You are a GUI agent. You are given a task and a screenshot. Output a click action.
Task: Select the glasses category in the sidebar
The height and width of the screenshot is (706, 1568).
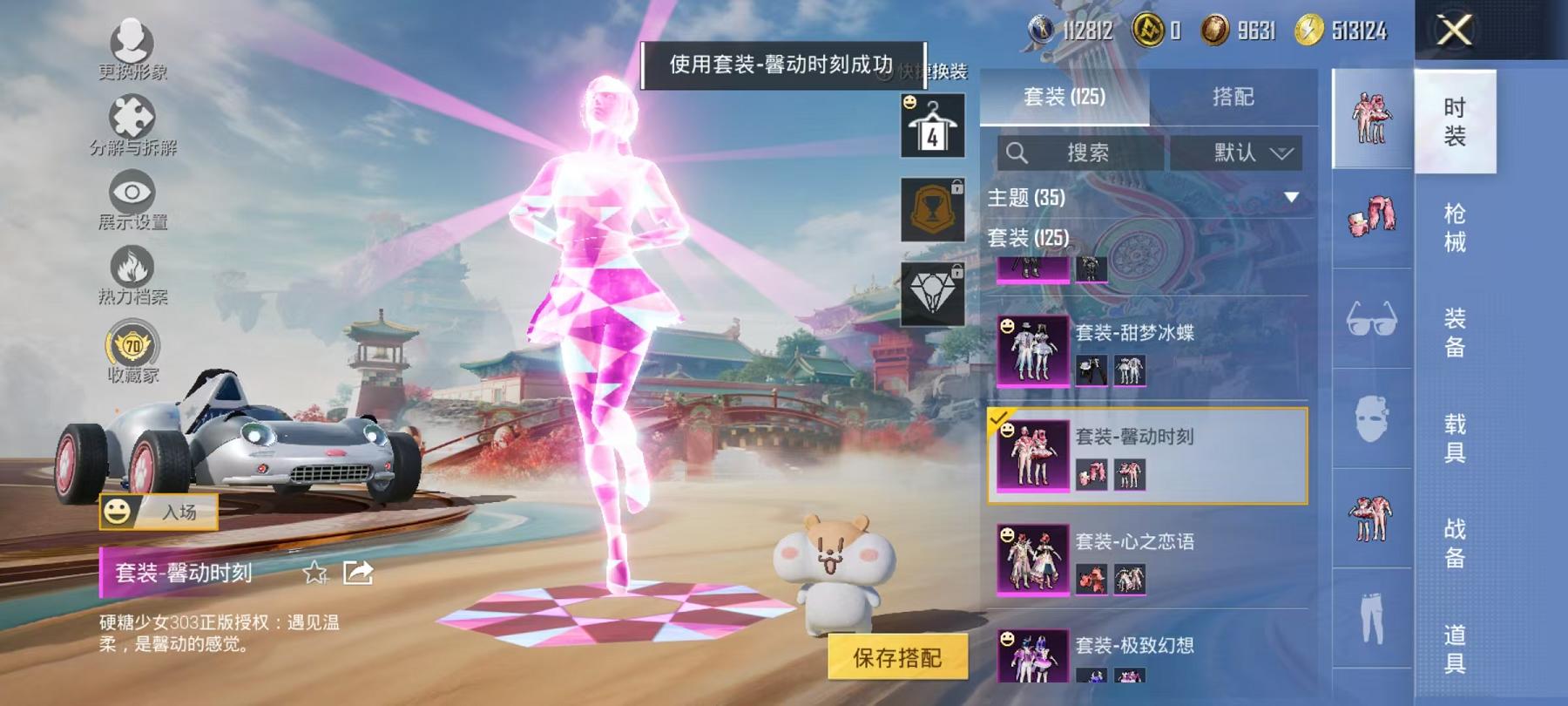[1372, 318]
